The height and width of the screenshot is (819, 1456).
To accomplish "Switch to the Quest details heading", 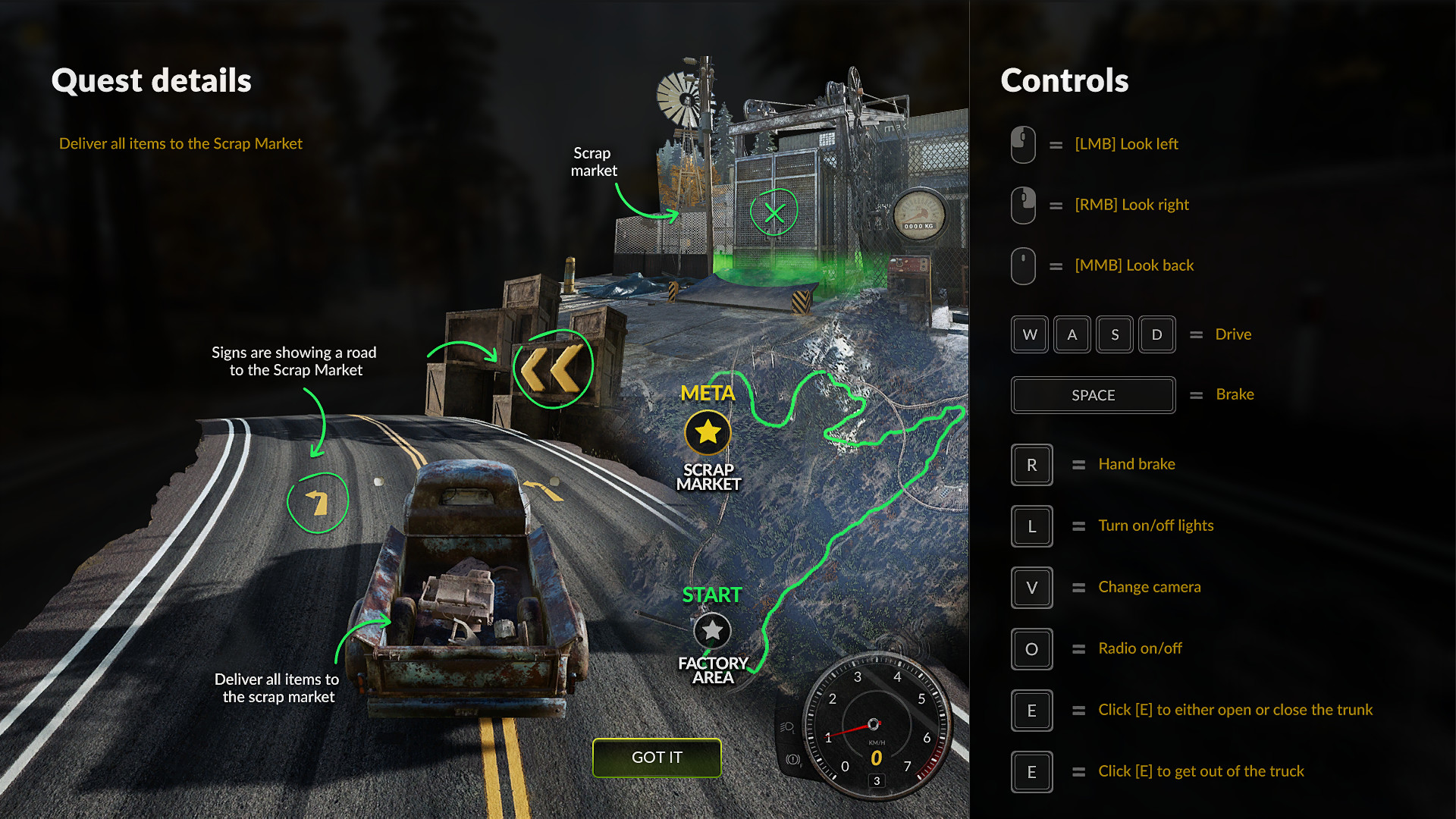I will pyautogui.click(x=151, y=80).
